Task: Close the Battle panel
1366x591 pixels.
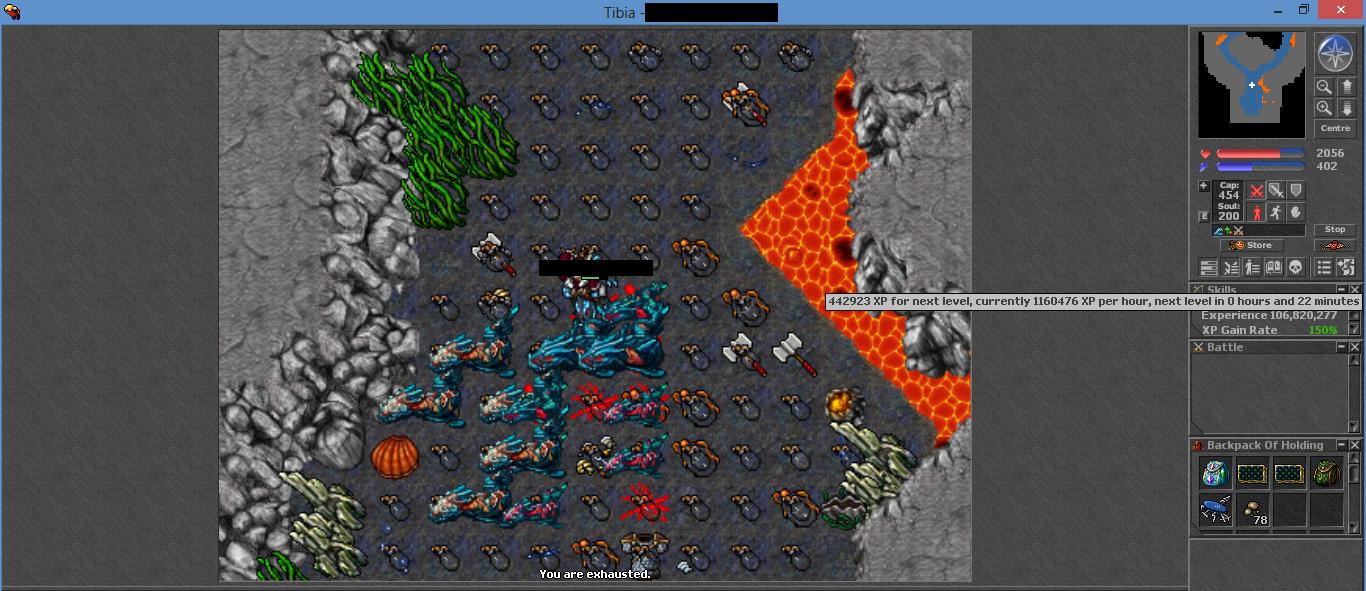Action: 1355,347
